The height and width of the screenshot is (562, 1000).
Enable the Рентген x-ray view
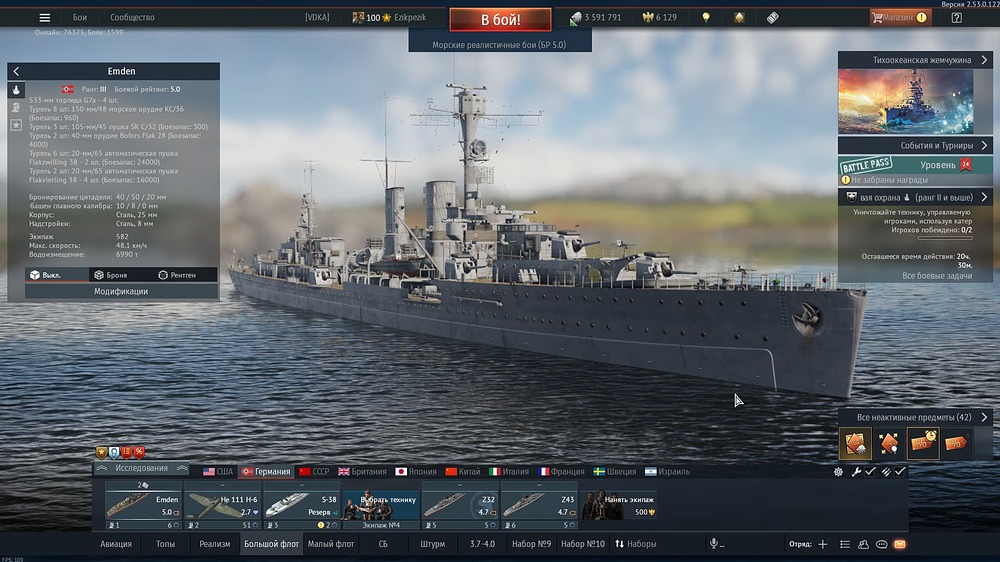click(177, 274)
